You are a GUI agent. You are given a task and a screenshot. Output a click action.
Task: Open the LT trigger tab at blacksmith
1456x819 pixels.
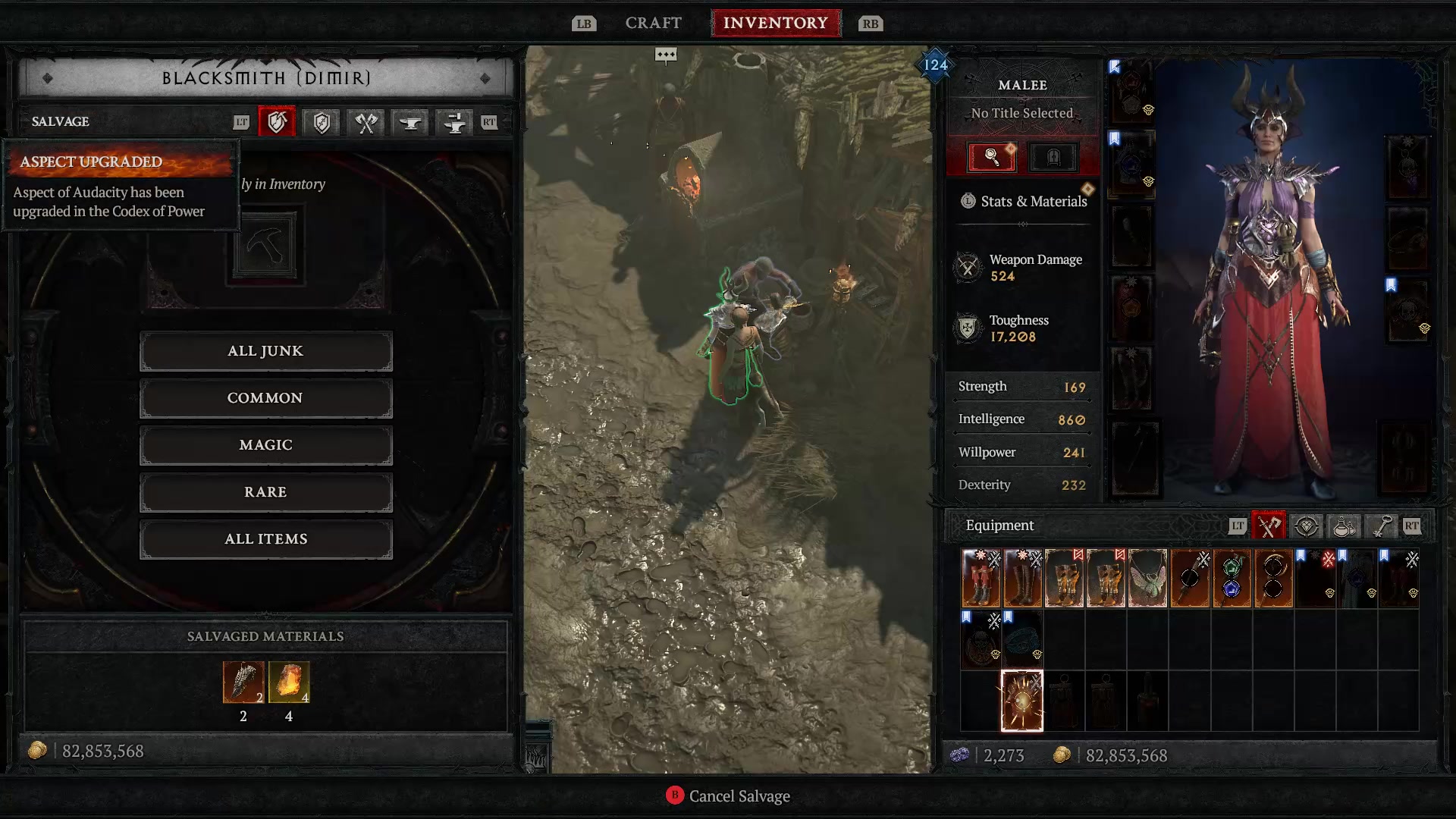coord(243,122)
